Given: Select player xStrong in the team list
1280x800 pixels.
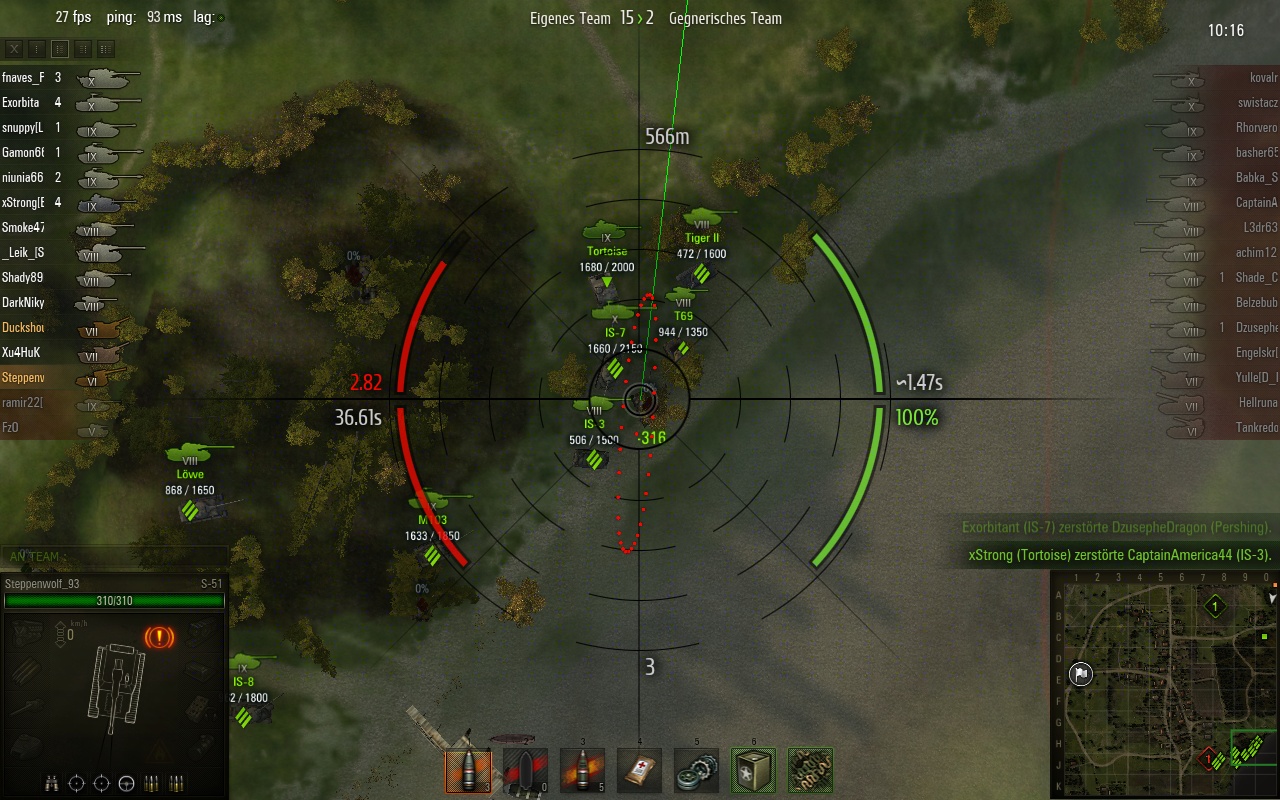Looking at the screenshot, I should coord(23,203).
